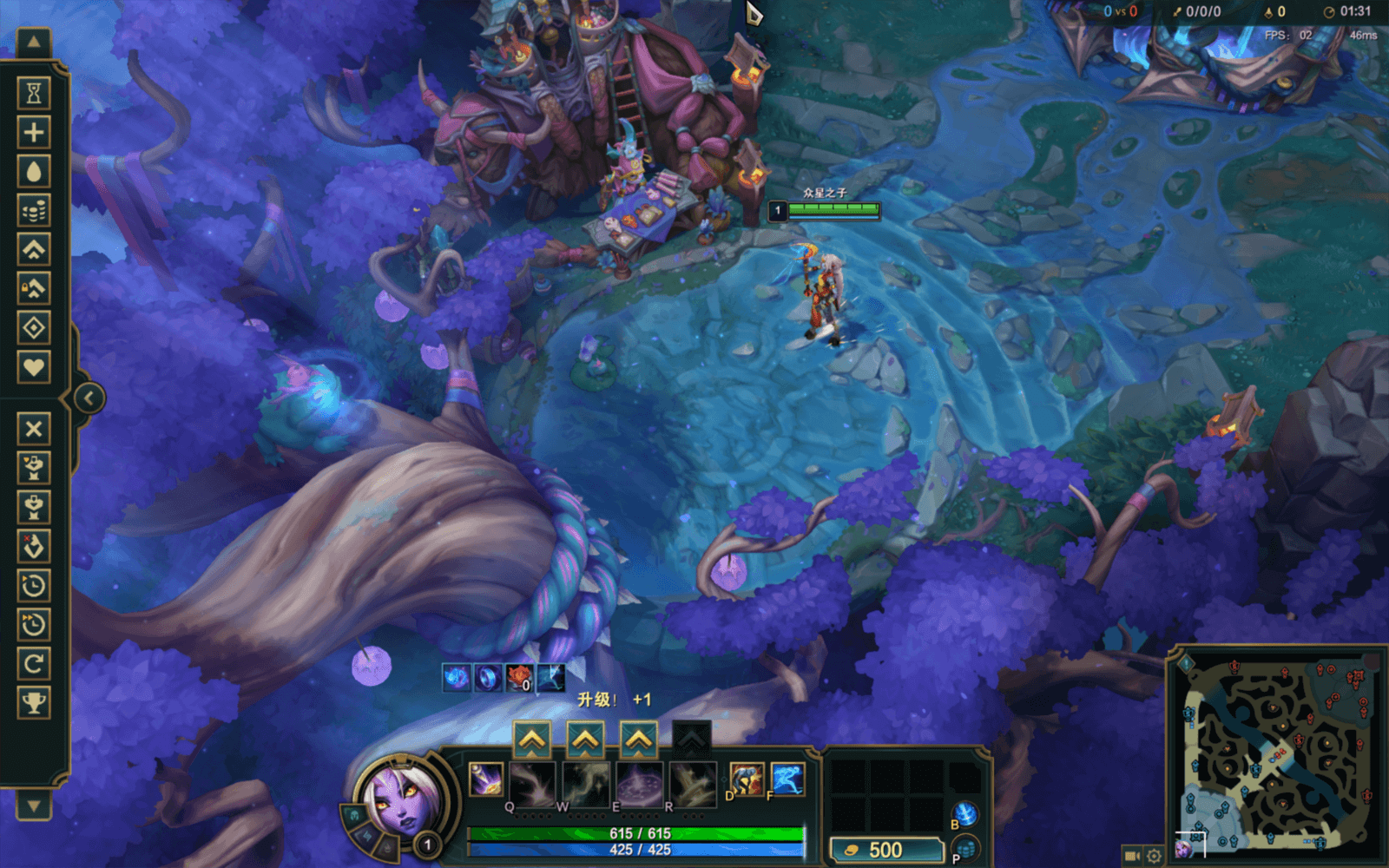Select the add gold tool in sidebar
This screenshot has width=1389, height=868.
32,210
